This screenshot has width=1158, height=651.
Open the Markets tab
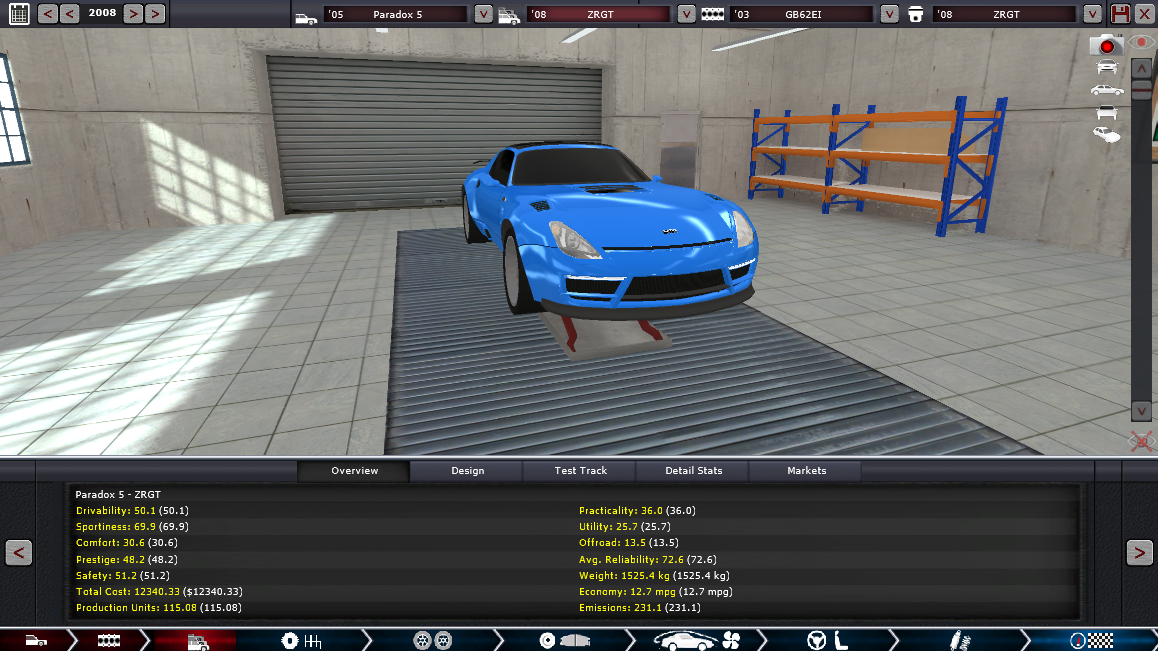(806, 471)
